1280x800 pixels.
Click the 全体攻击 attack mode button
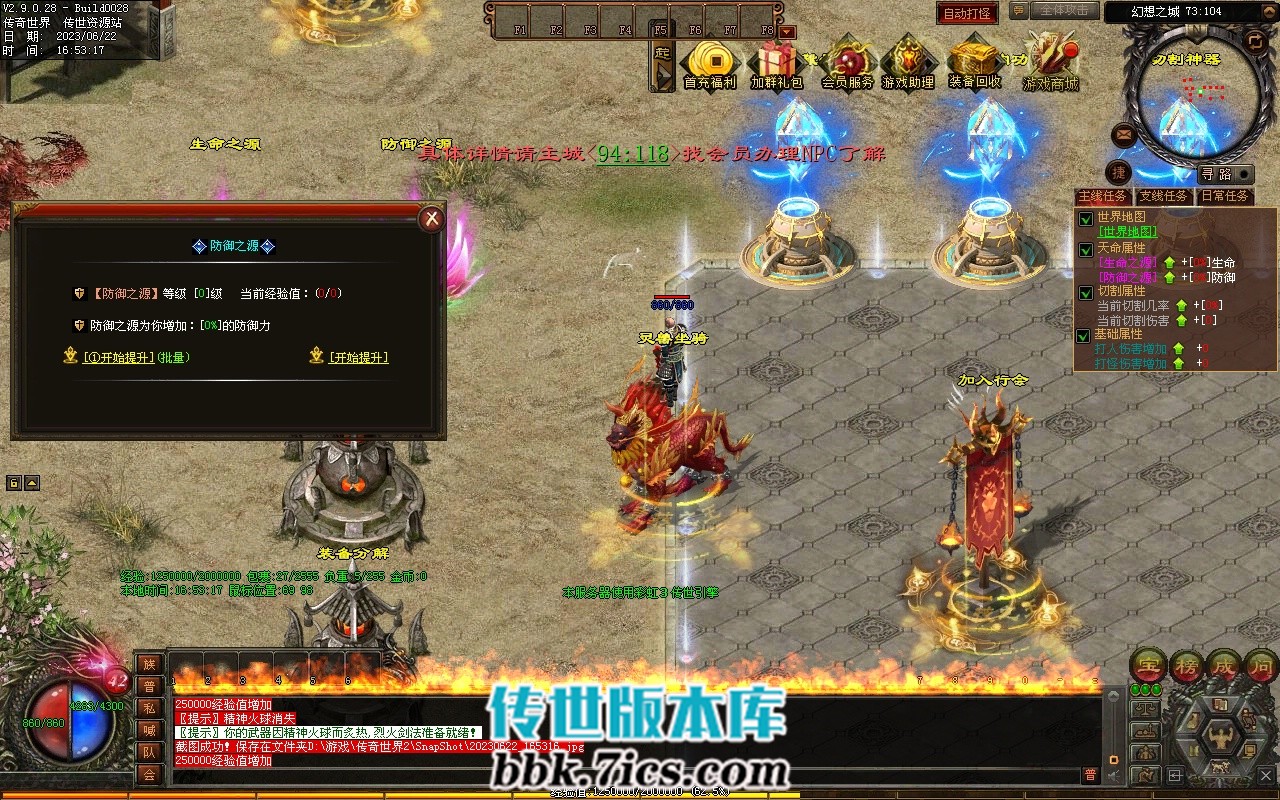1063,10
